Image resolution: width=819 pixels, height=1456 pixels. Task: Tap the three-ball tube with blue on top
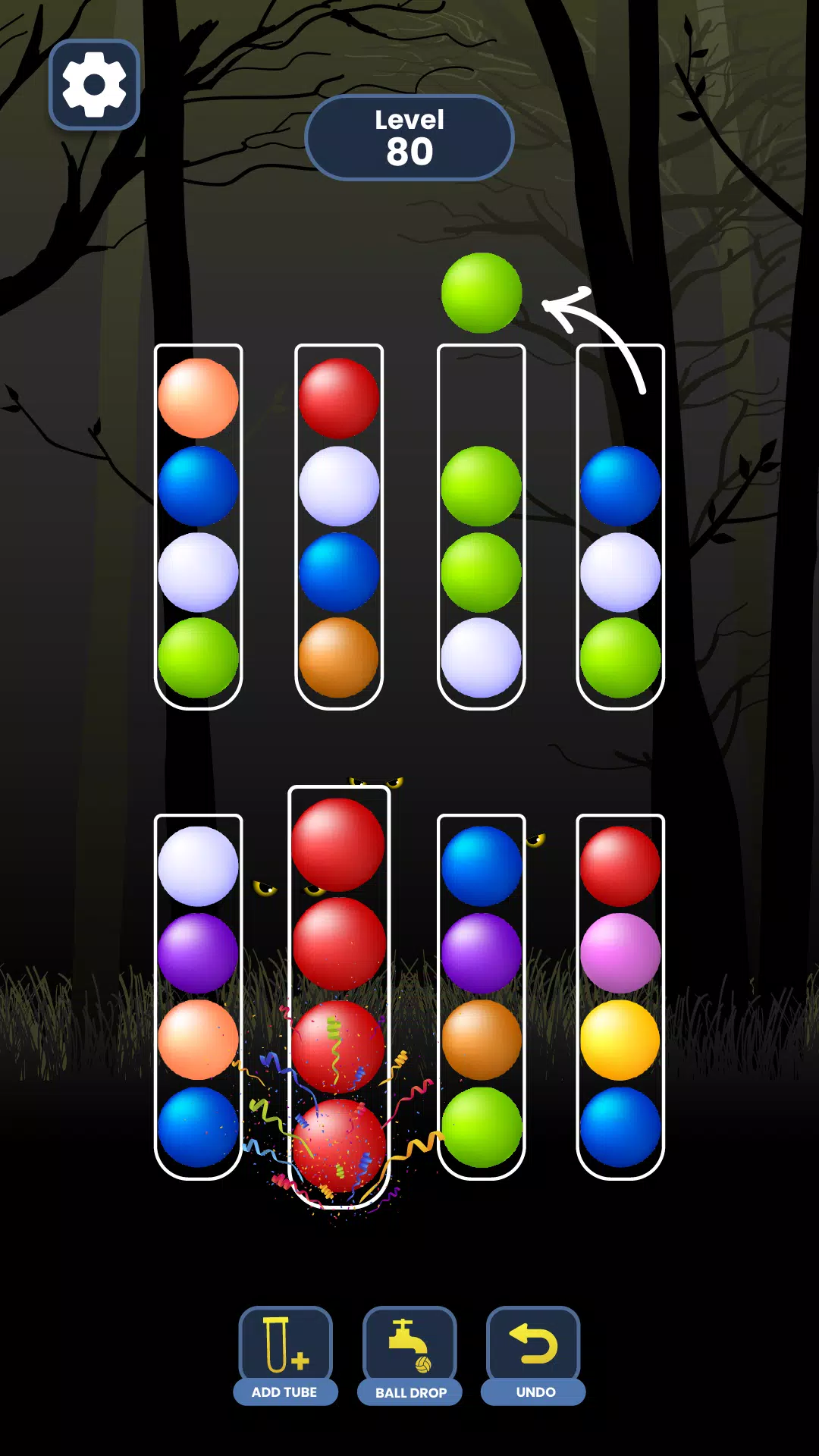pos(620,527)
